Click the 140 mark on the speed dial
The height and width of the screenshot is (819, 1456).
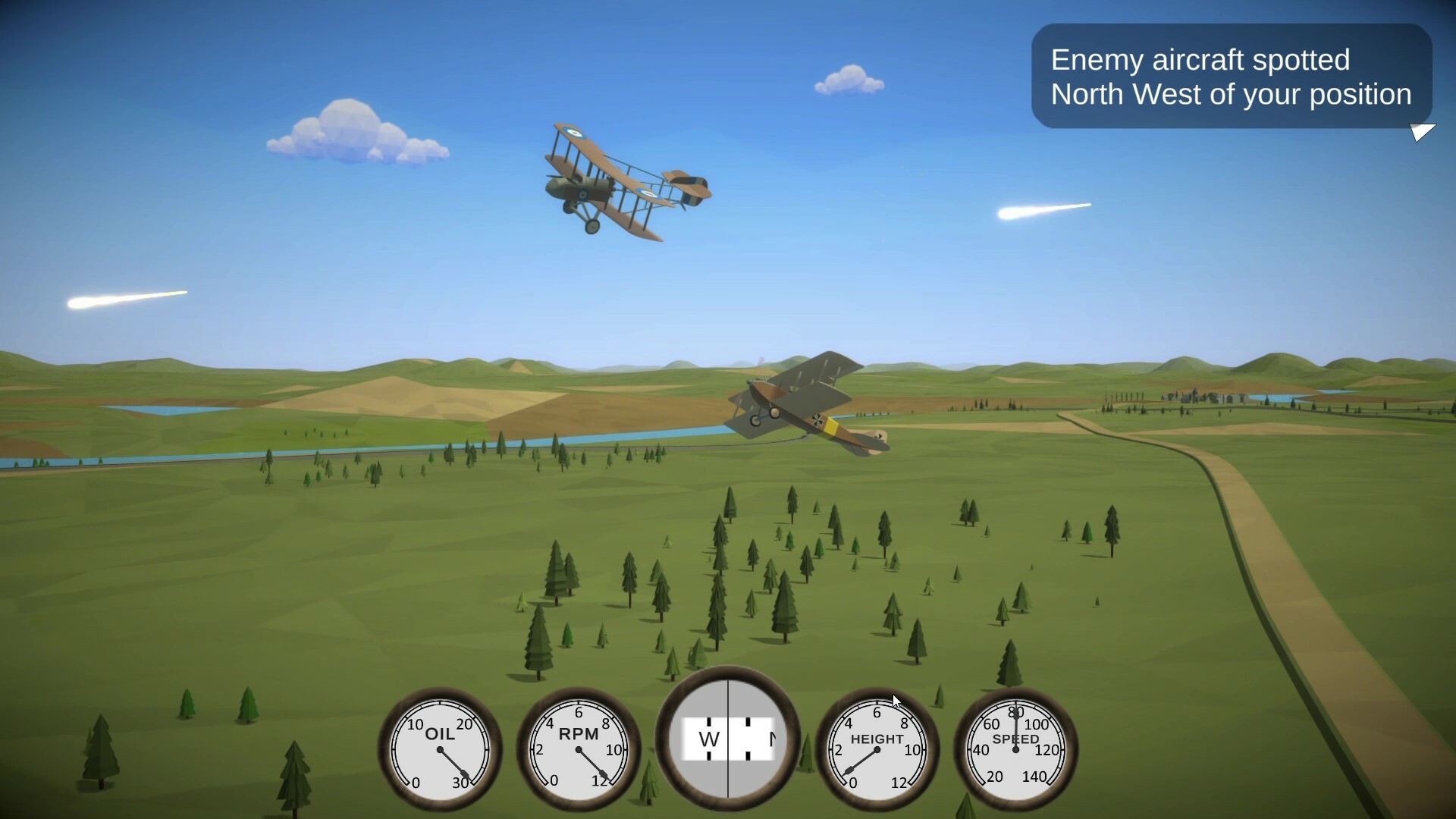click(1033, 777)
